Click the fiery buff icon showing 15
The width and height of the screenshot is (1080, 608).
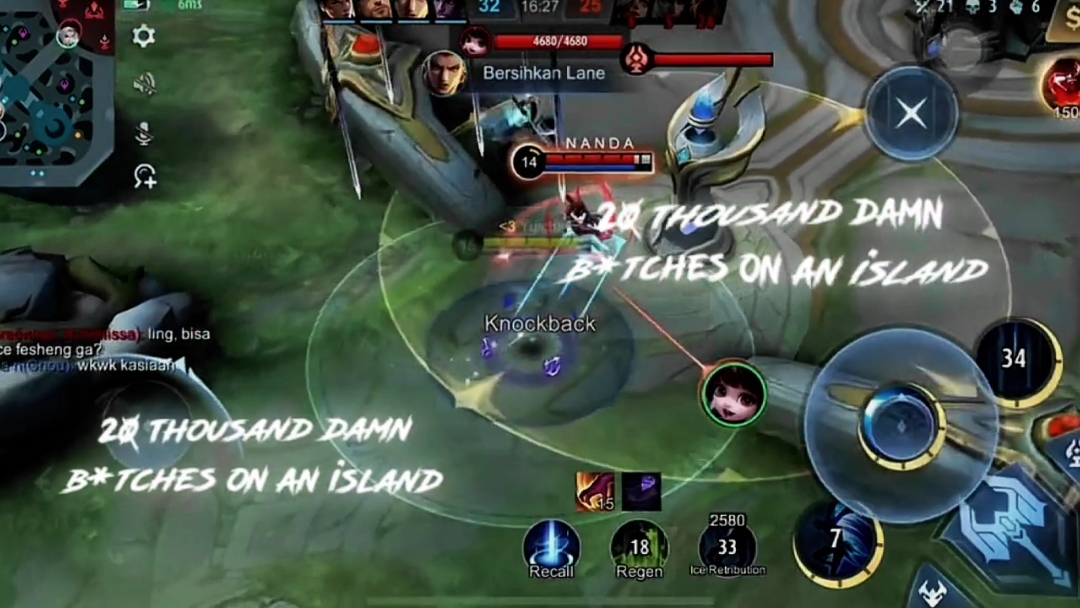[595, 491]
